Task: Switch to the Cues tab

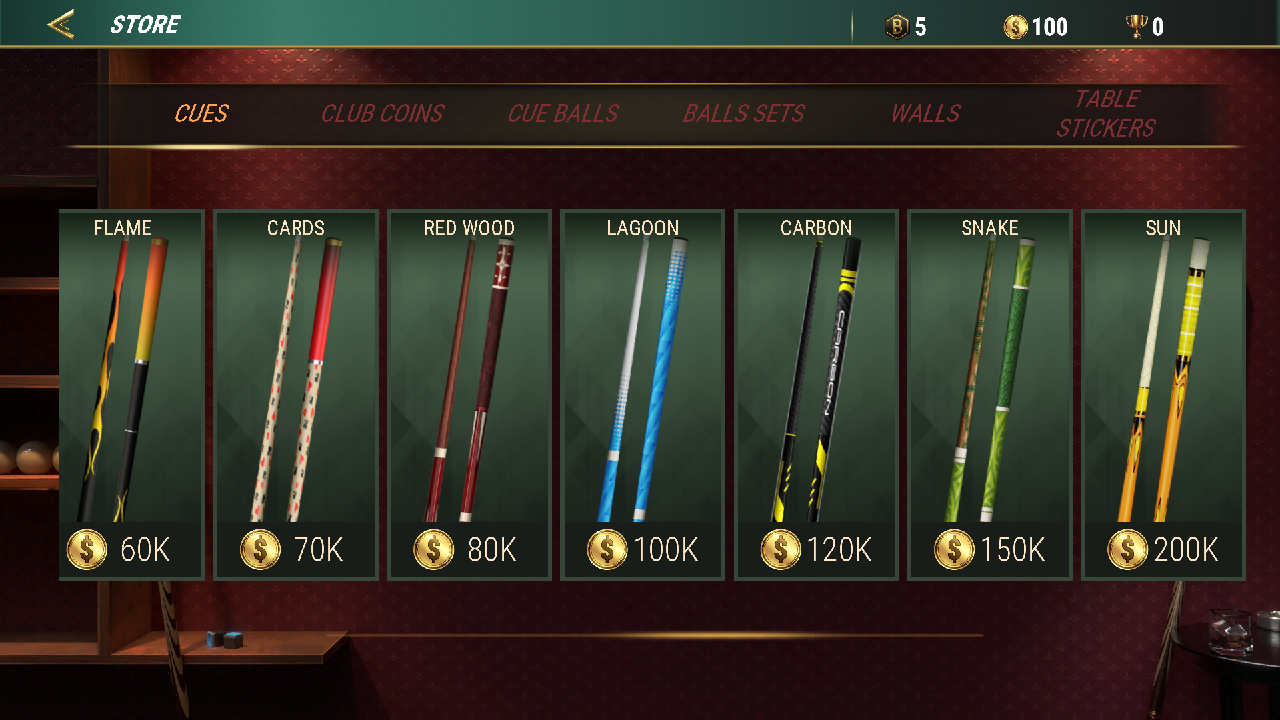Action: pyautogui.click(x=201, y=114)
